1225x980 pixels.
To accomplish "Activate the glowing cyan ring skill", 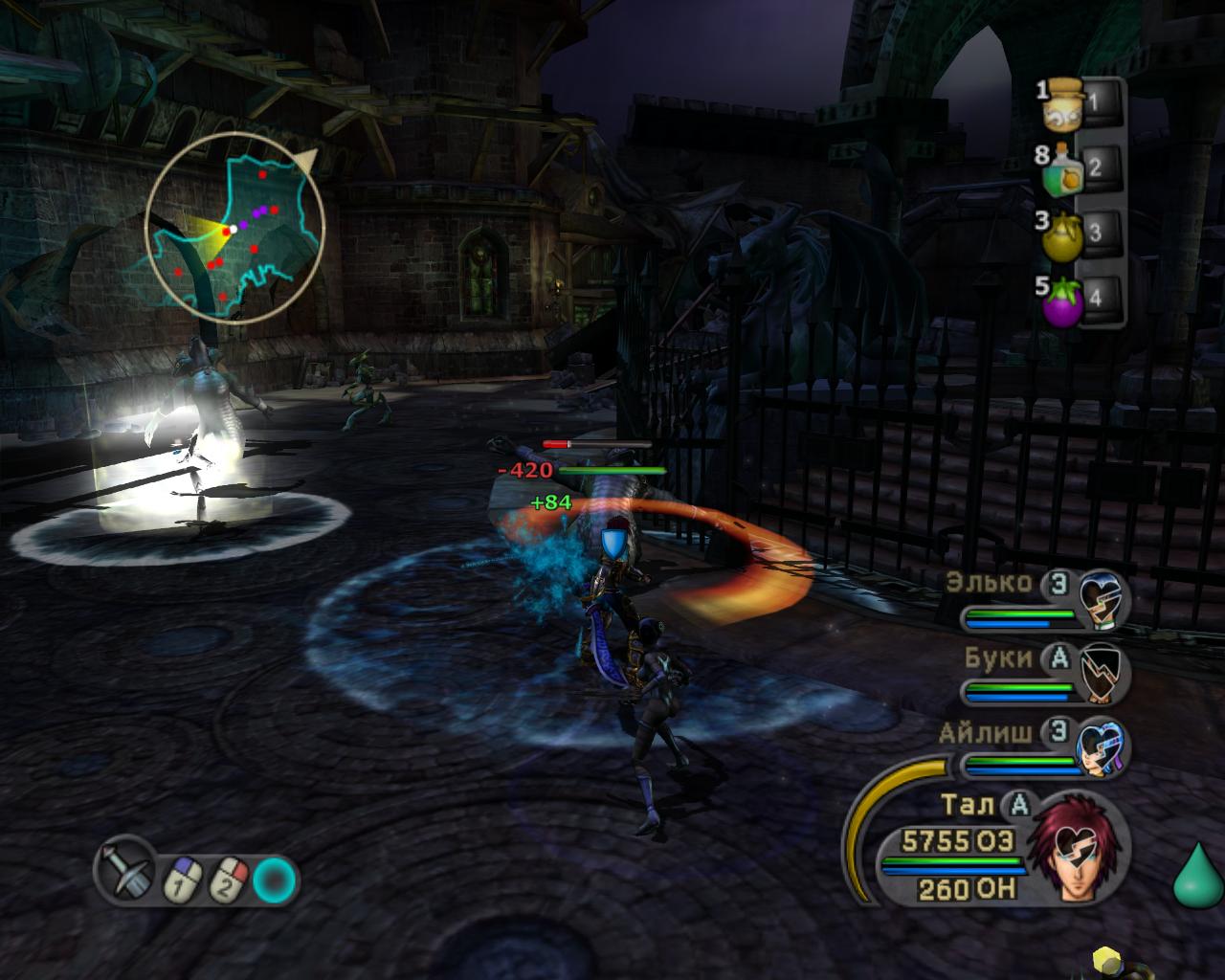I will point(276,880).
